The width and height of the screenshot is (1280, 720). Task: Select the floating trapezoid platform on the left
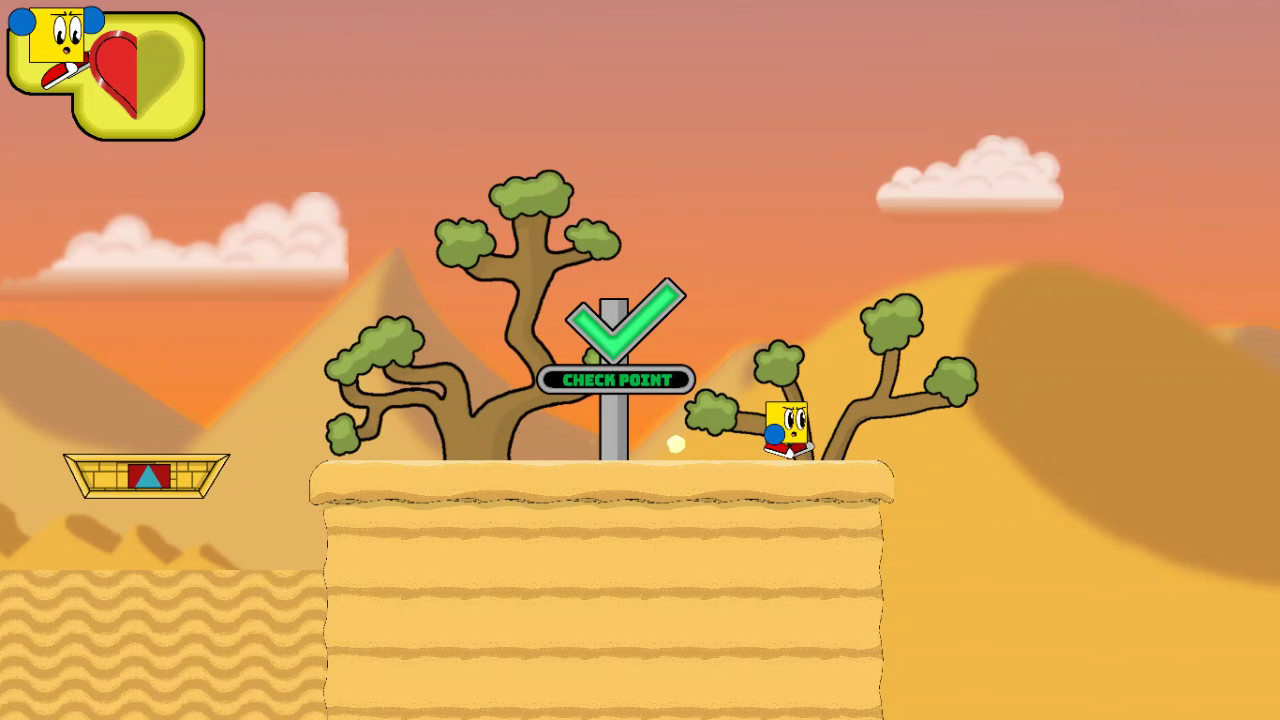[145, 475]
